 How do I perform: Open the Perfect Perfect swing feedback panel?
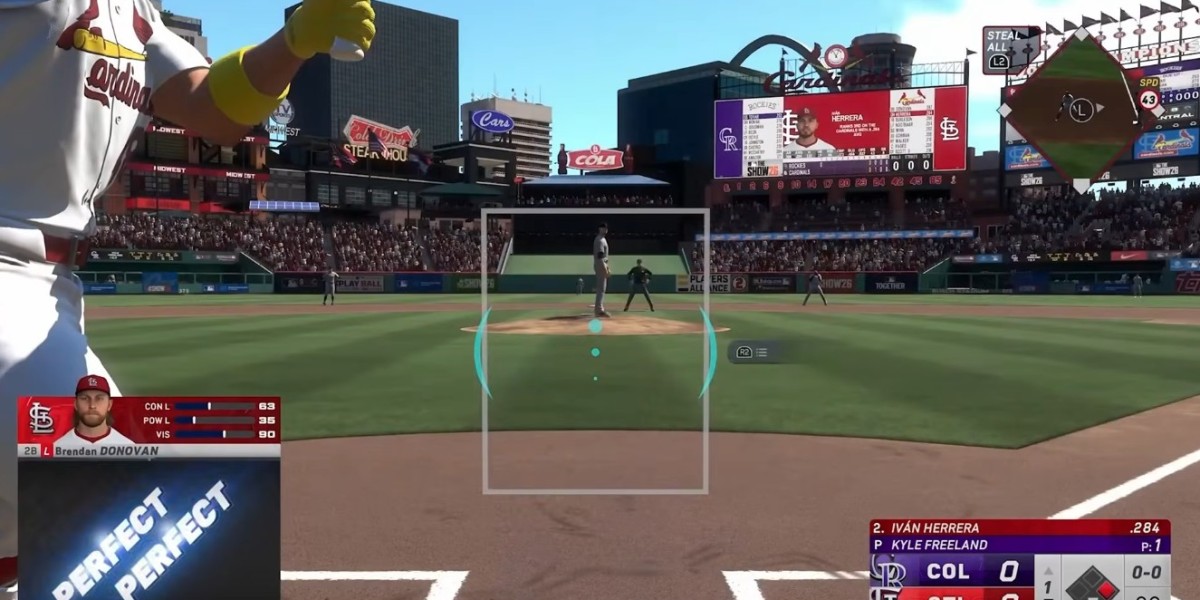pos(148,529)
